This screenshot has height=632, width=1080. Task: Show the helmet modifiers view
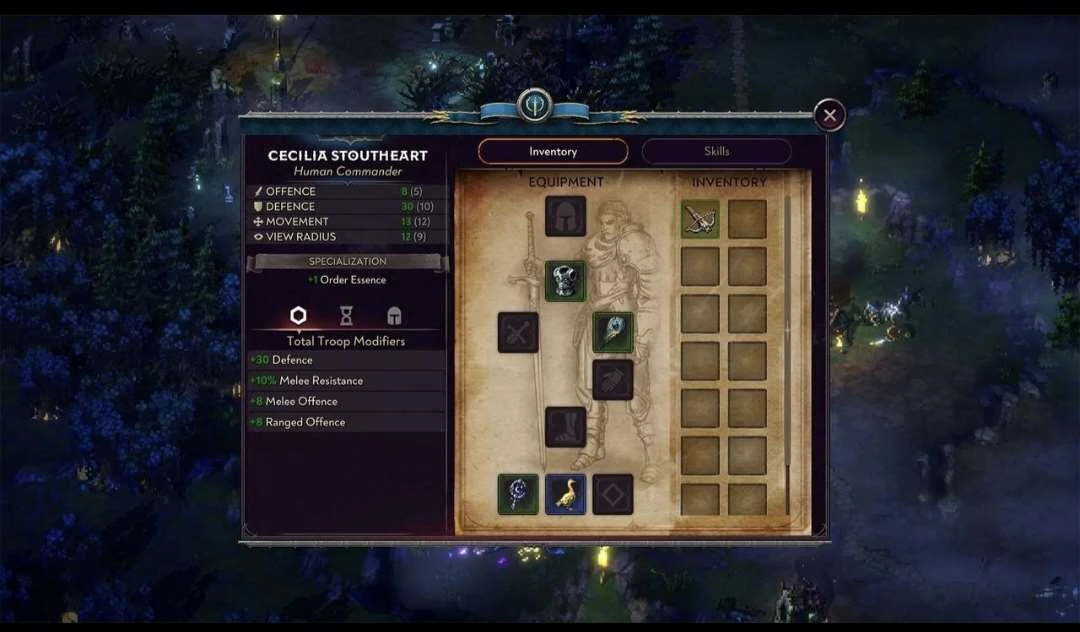coord(394,316)
